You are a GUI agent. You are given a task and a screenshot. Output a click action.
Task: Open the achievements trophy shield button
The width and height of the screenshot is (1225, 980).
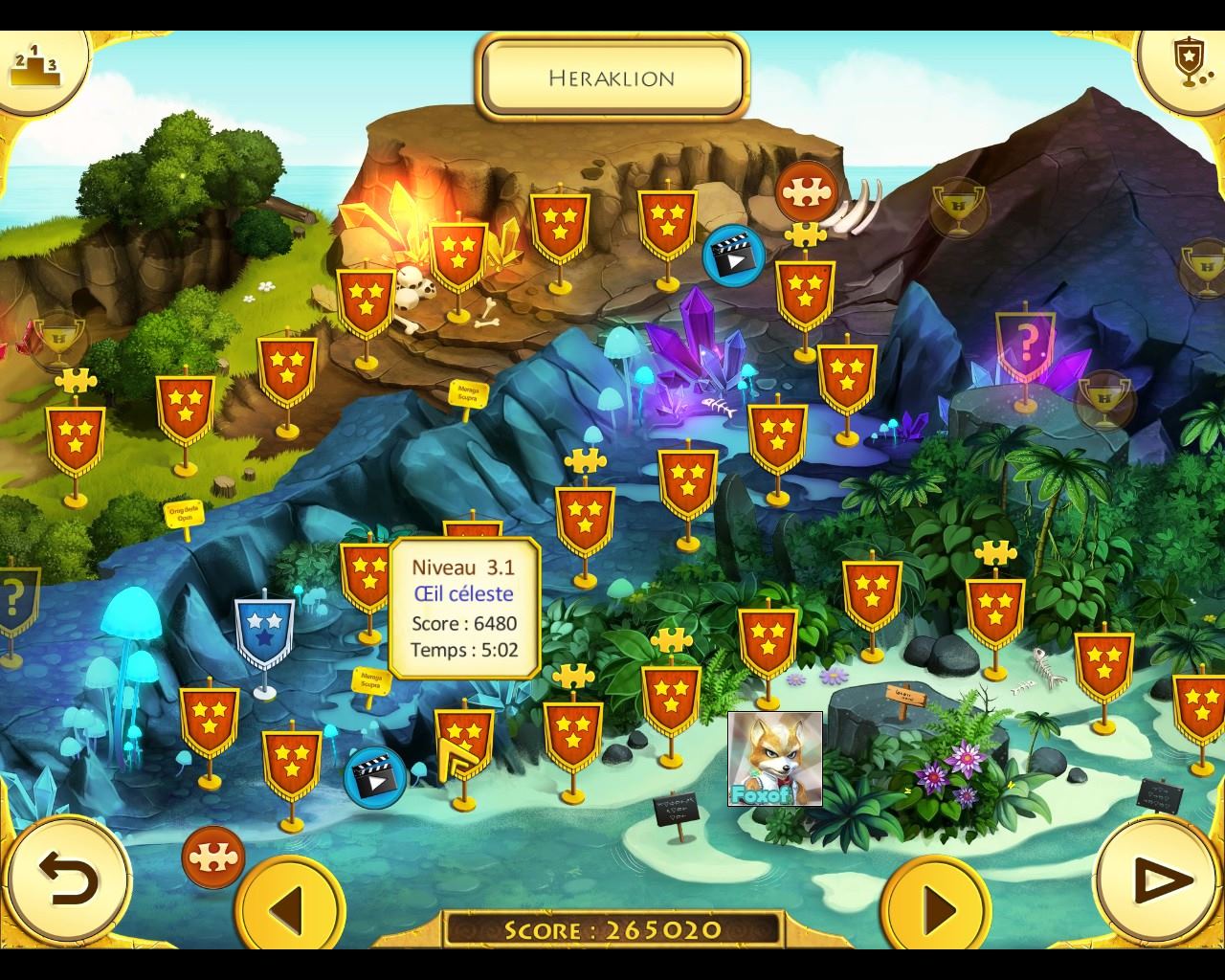pos(1187,63)
